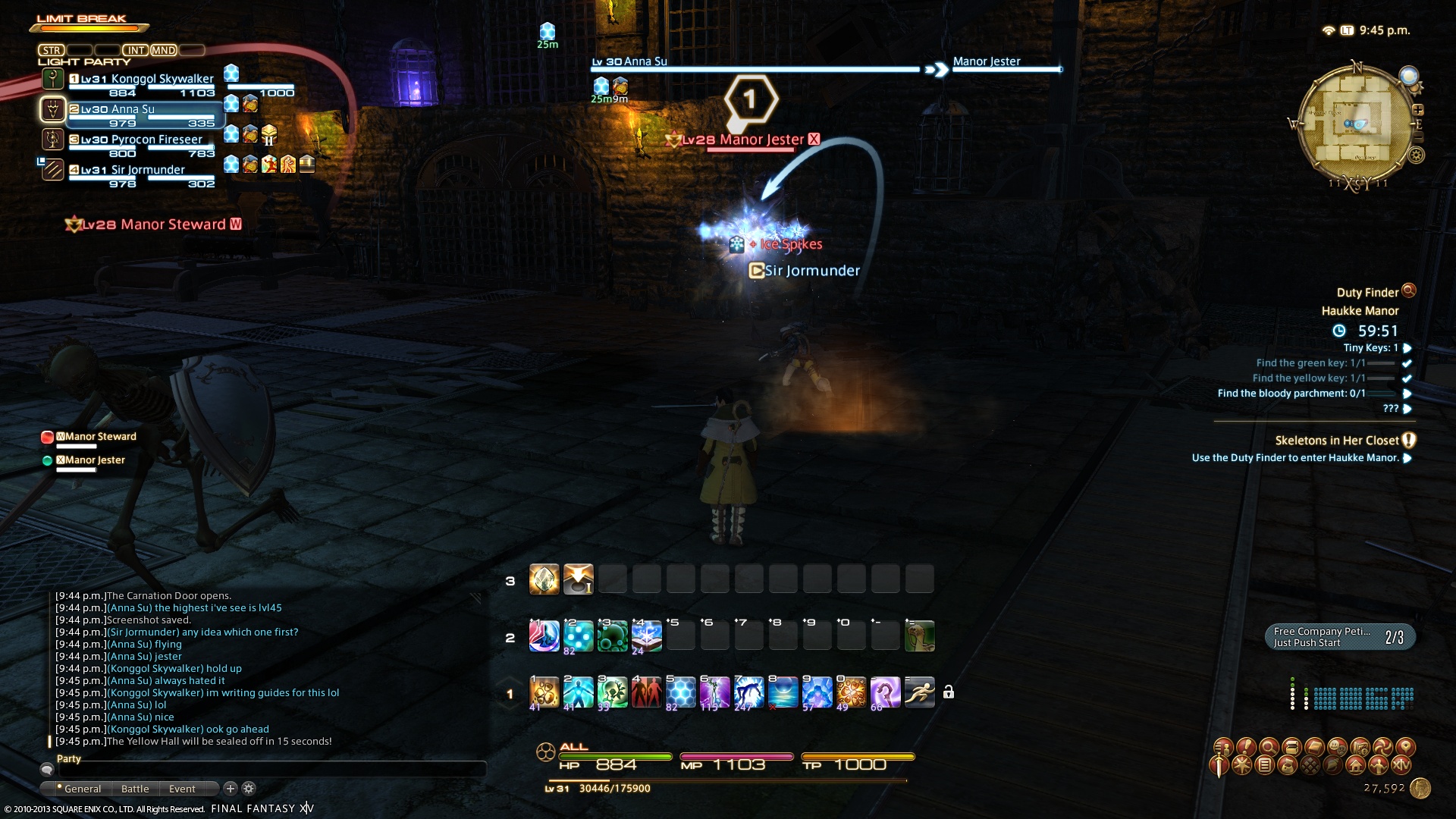Click the Party chat input field
The width and height of the screenshot is (1456, 819).
click(x=265, y=770)
